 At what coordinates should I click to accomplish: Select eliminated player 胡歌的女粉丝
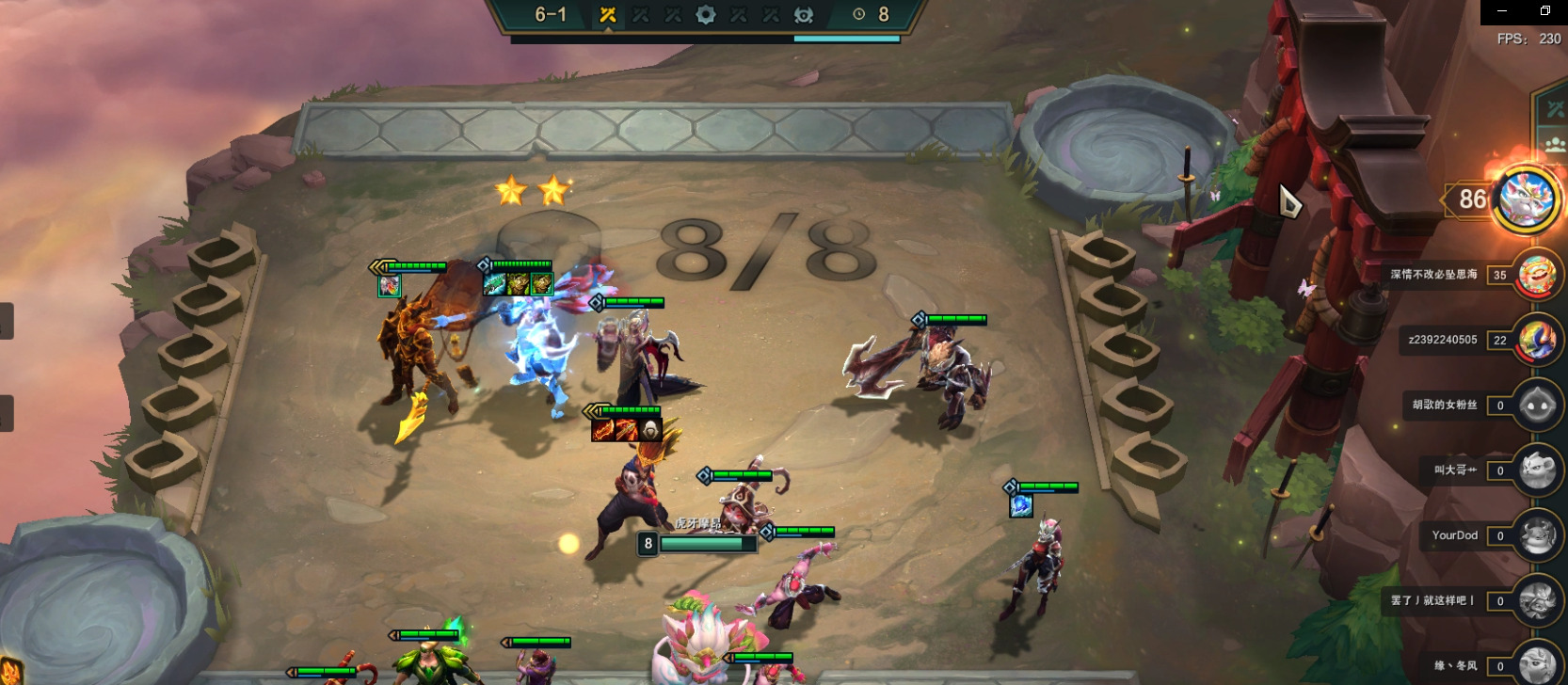tap(1536, 405)
